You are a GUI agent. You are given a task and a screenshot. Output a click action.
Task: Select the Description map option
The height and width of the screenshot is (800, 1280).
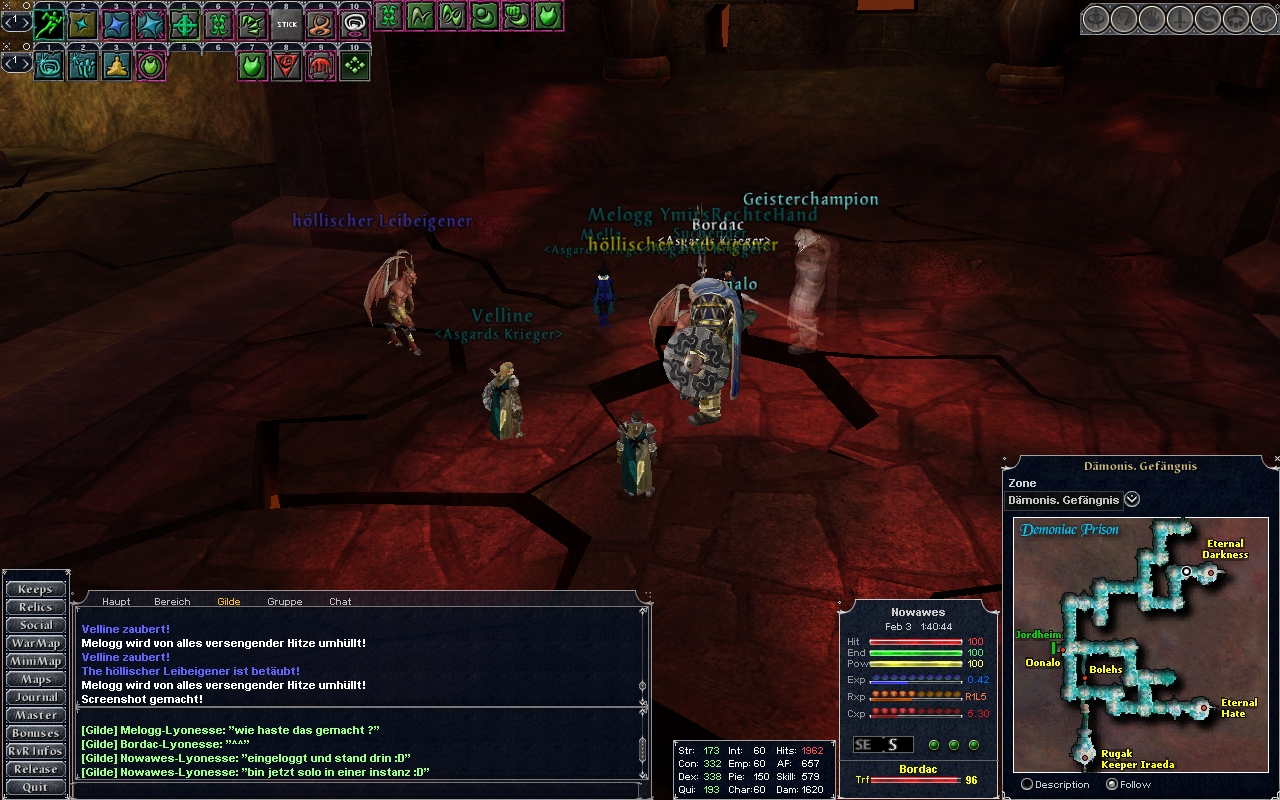(x=1026, y=784)
